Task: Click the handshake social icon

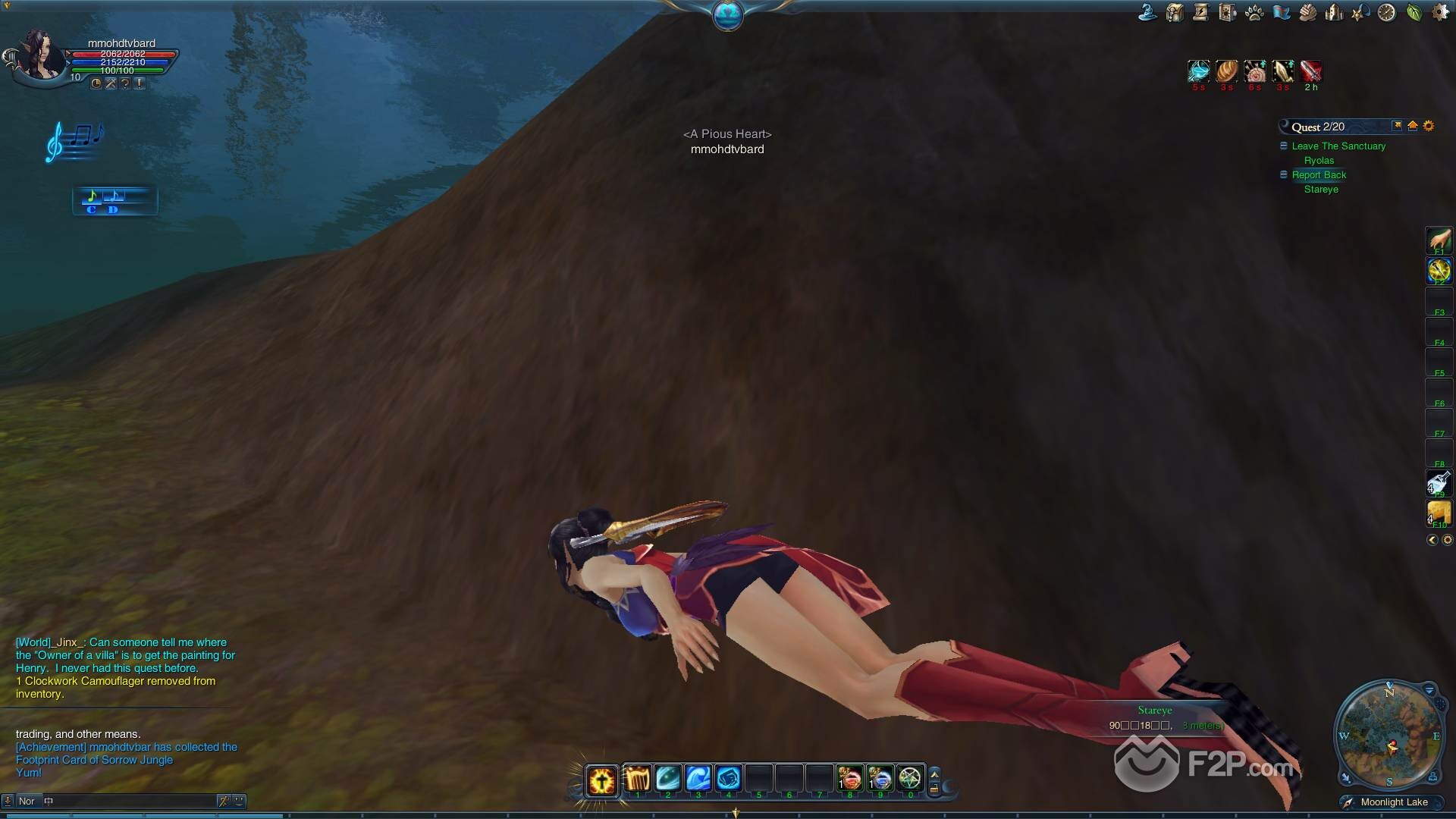Action: point(1307,13)
